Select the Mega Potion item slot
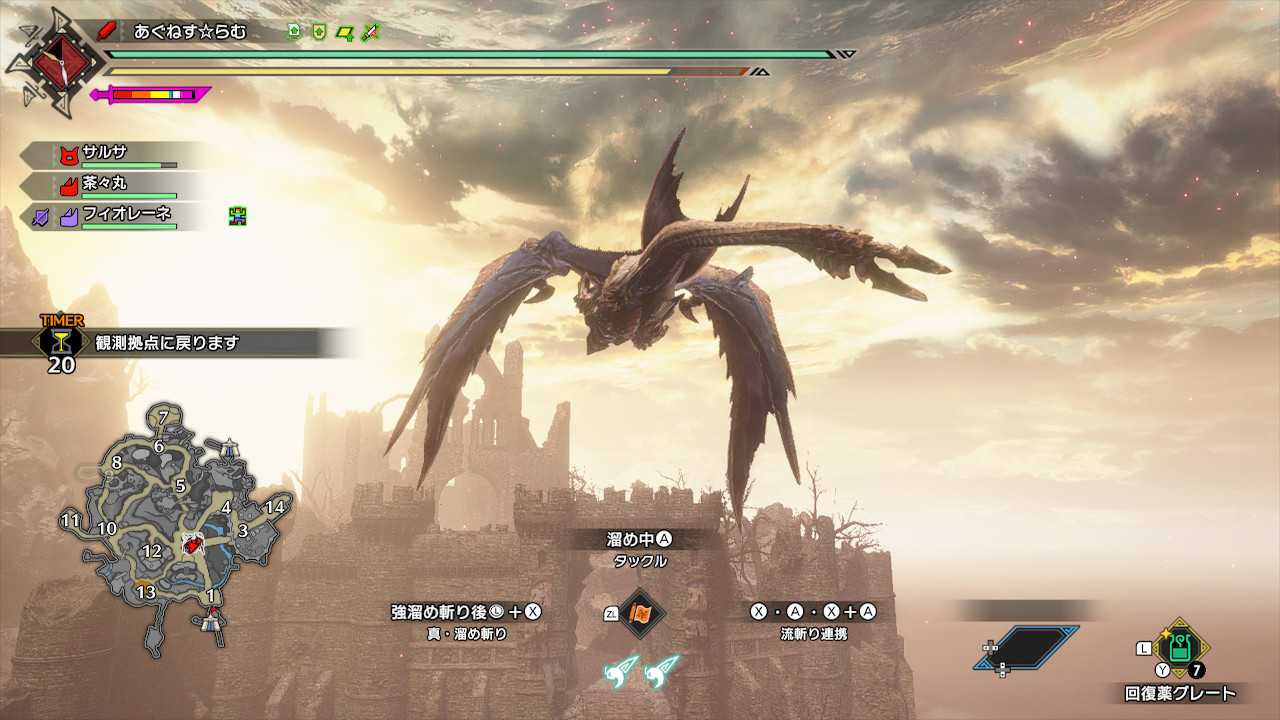 (x=1181, y=647)
